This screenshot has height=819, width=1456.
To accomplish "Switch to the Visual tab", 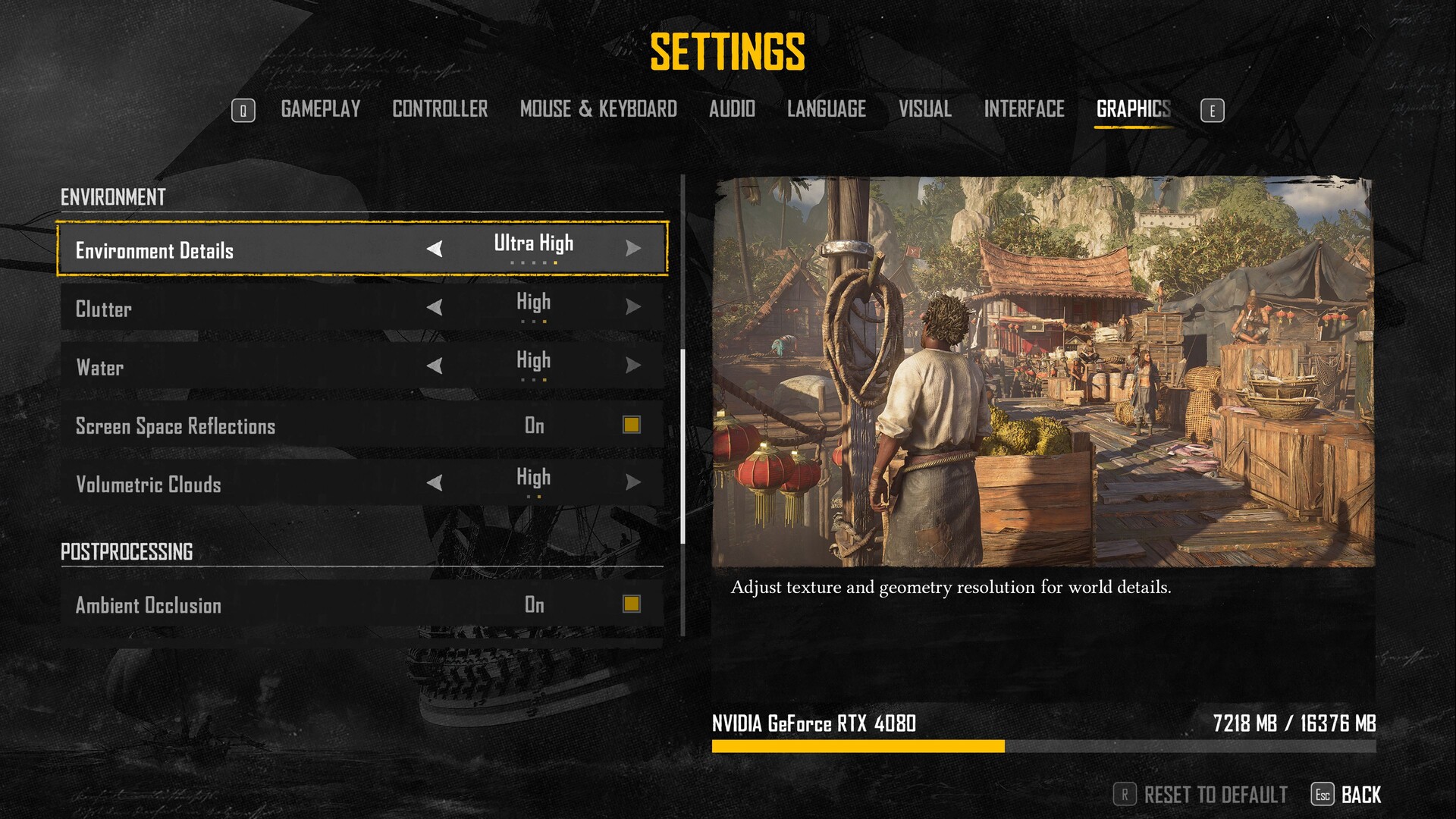I will click(x=924, y=109).
